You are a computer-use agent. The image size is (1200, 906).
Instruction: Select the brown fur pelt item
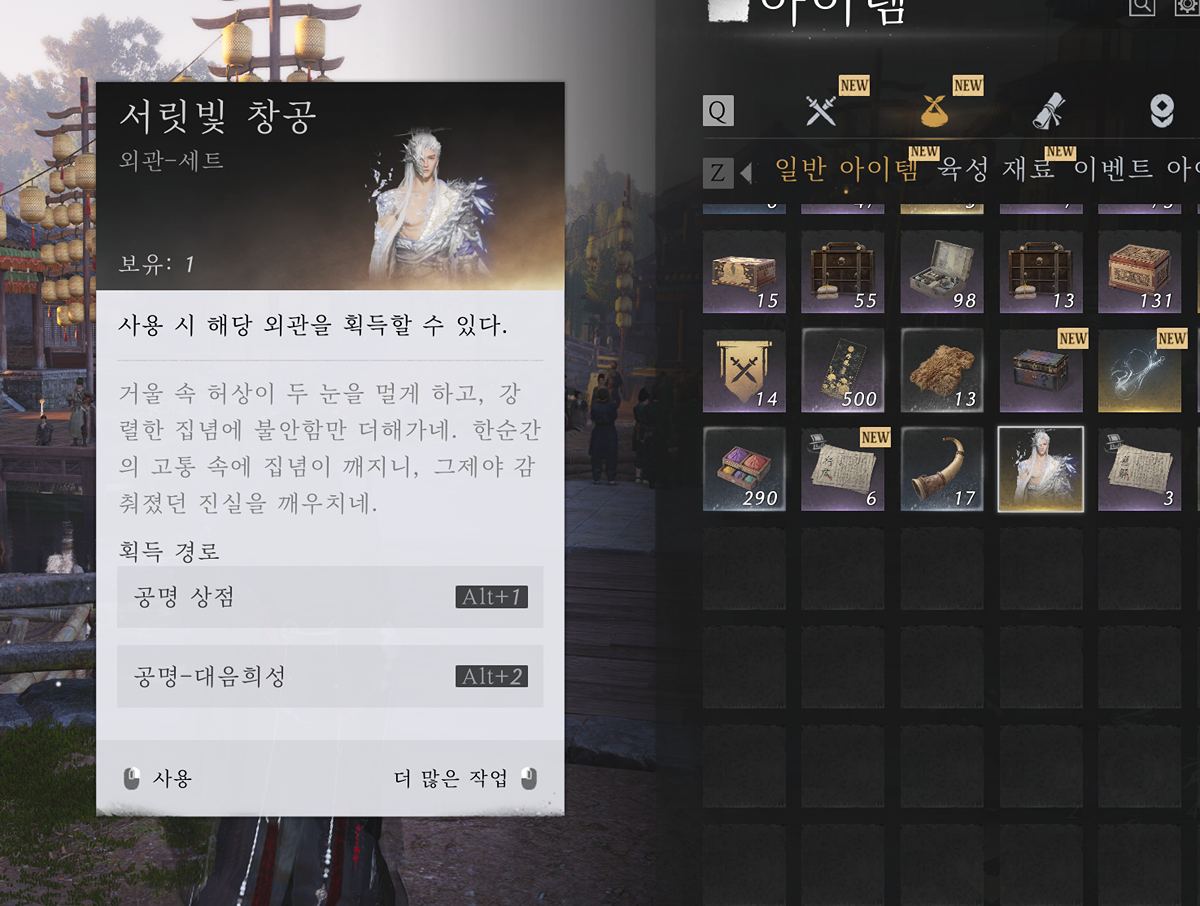(x=942, y=370)
